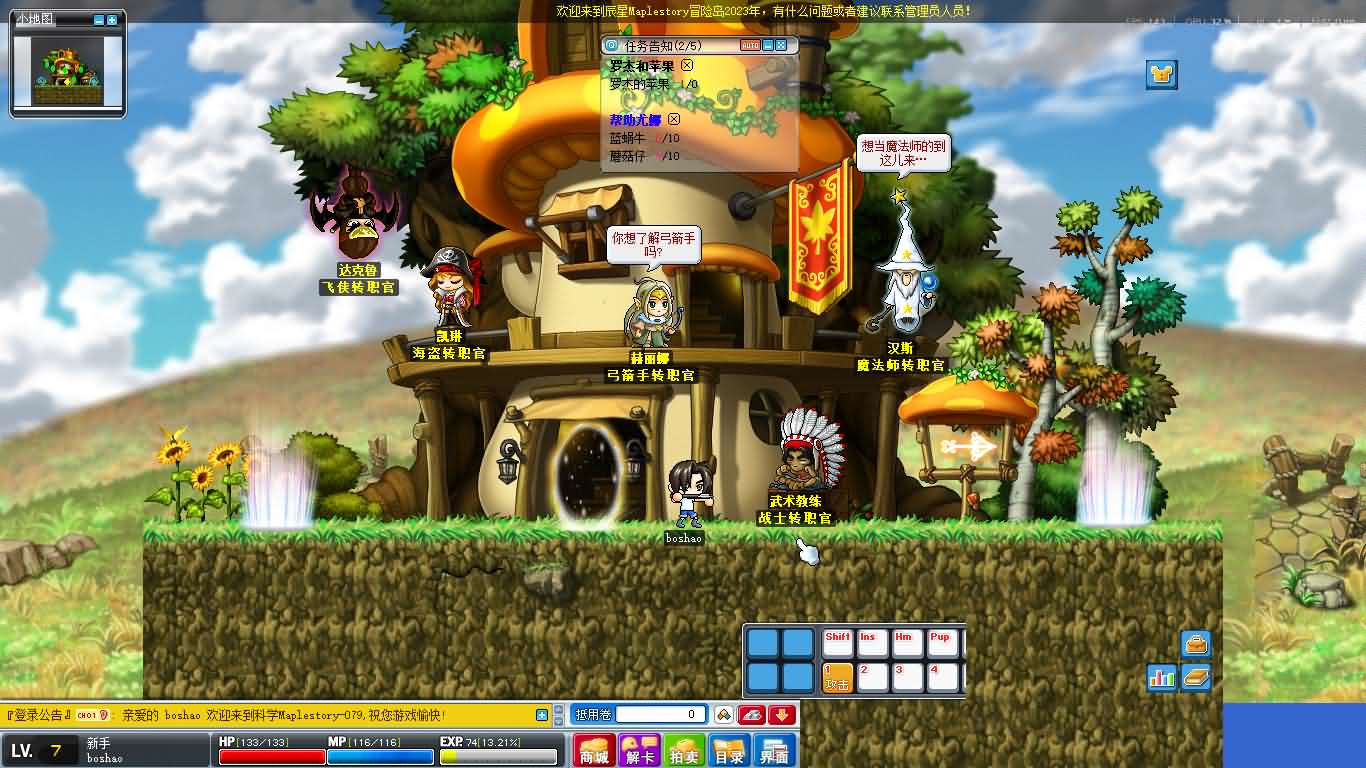Toggle AUTO on the 任务告知 quest window
The image size is (1366, 768).
(x=751, y=45)
